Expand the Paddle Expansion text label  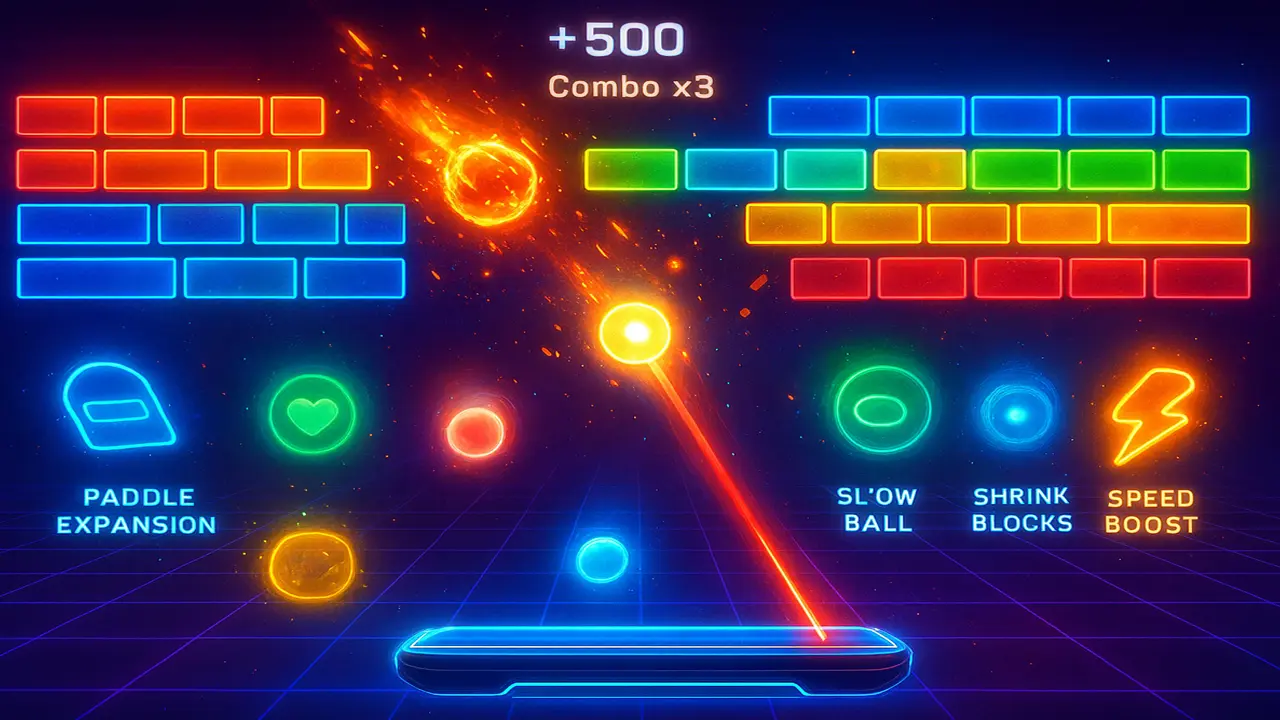136,510
